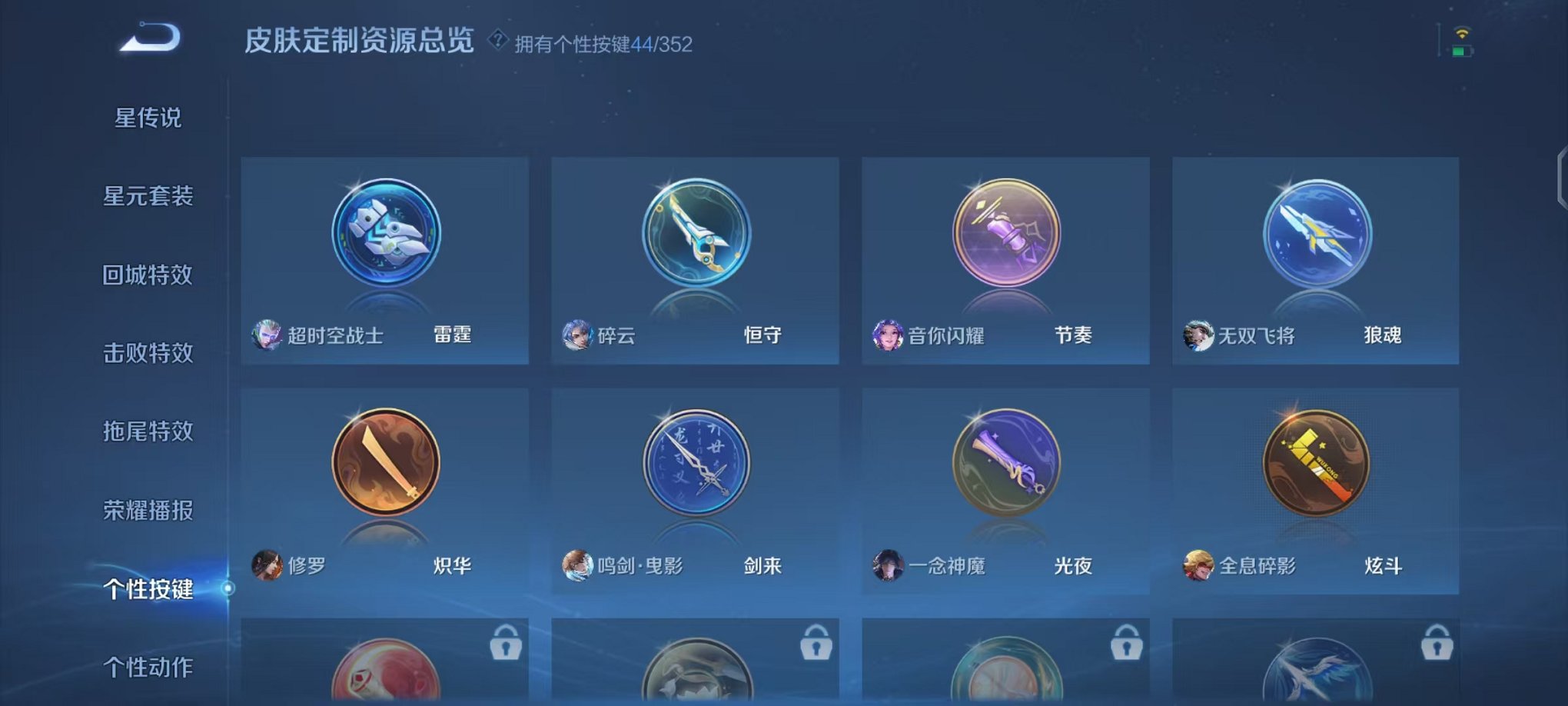This screenshot has width=1568, height=706.
Task: Click the 拥有个性按键44/352 counter text
Action: click(x=605, y=45)
